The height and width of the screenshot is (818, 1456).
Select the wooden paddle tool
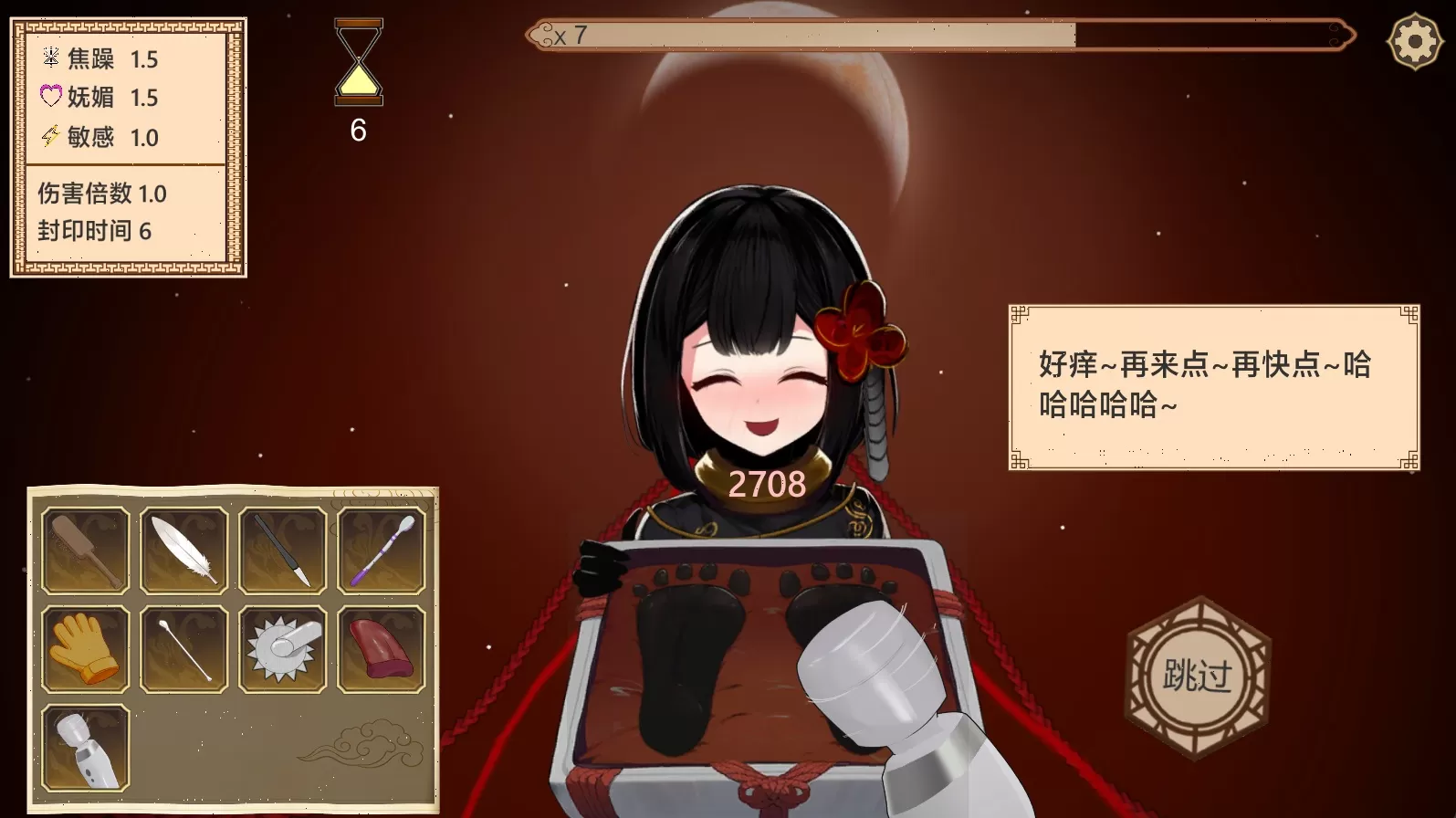coord(85,549)
